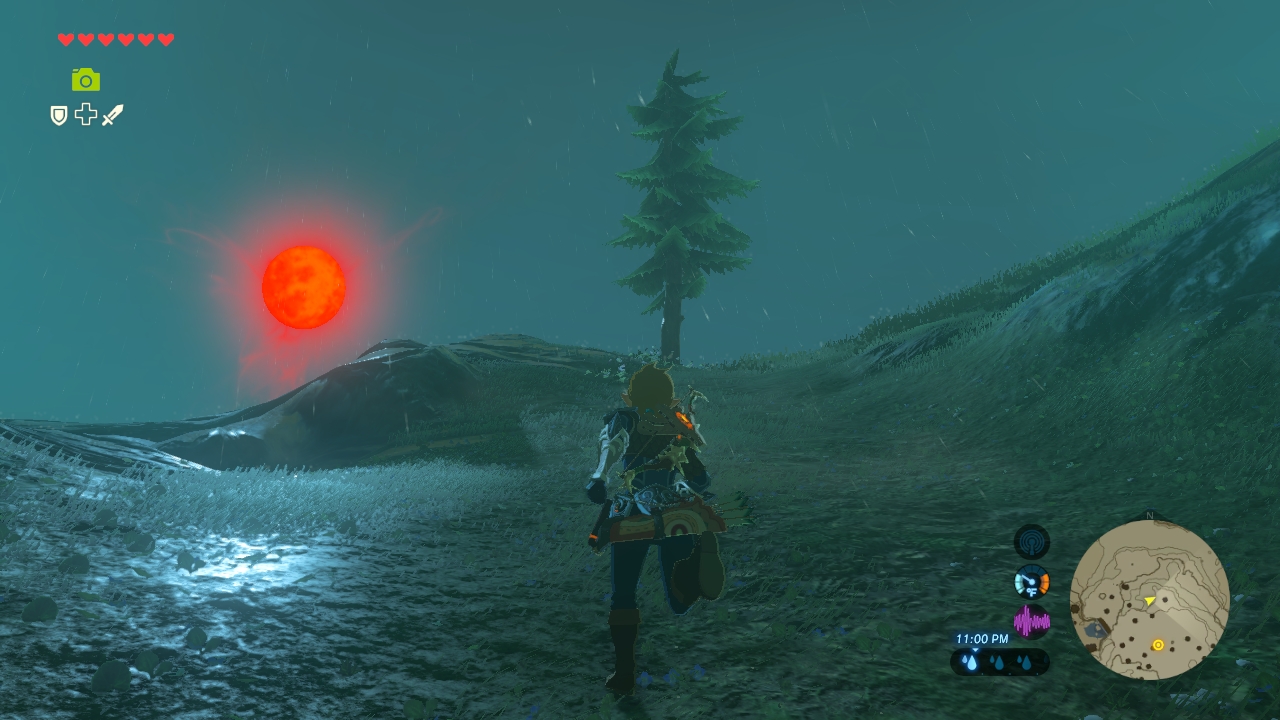Select the yellow objective marker on minimap
This screenshot has width=1280, height=720.
[1158, 645]
